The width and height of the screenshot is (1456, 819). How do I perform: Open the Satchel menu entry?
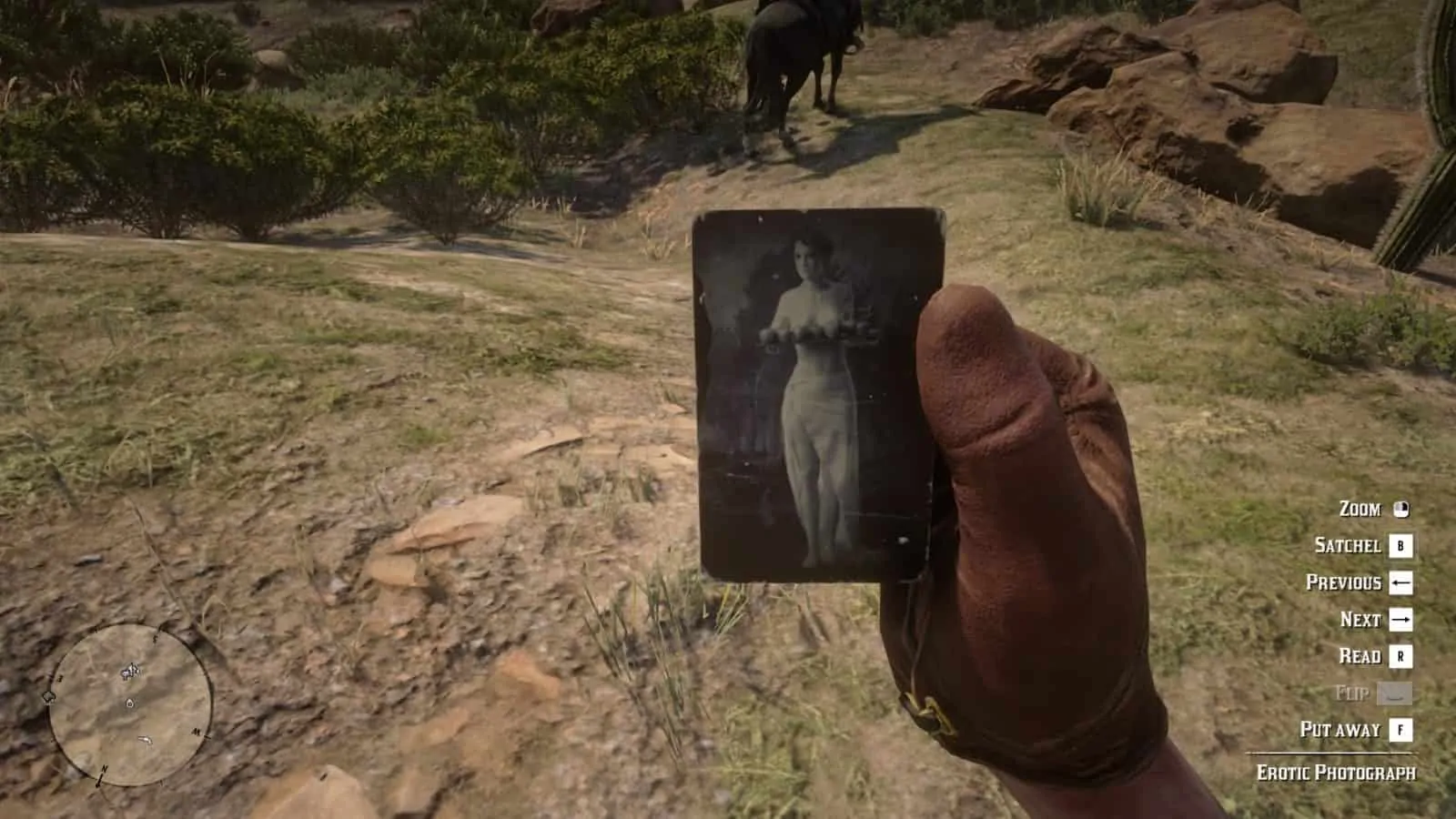click(x=1348, y=546)
